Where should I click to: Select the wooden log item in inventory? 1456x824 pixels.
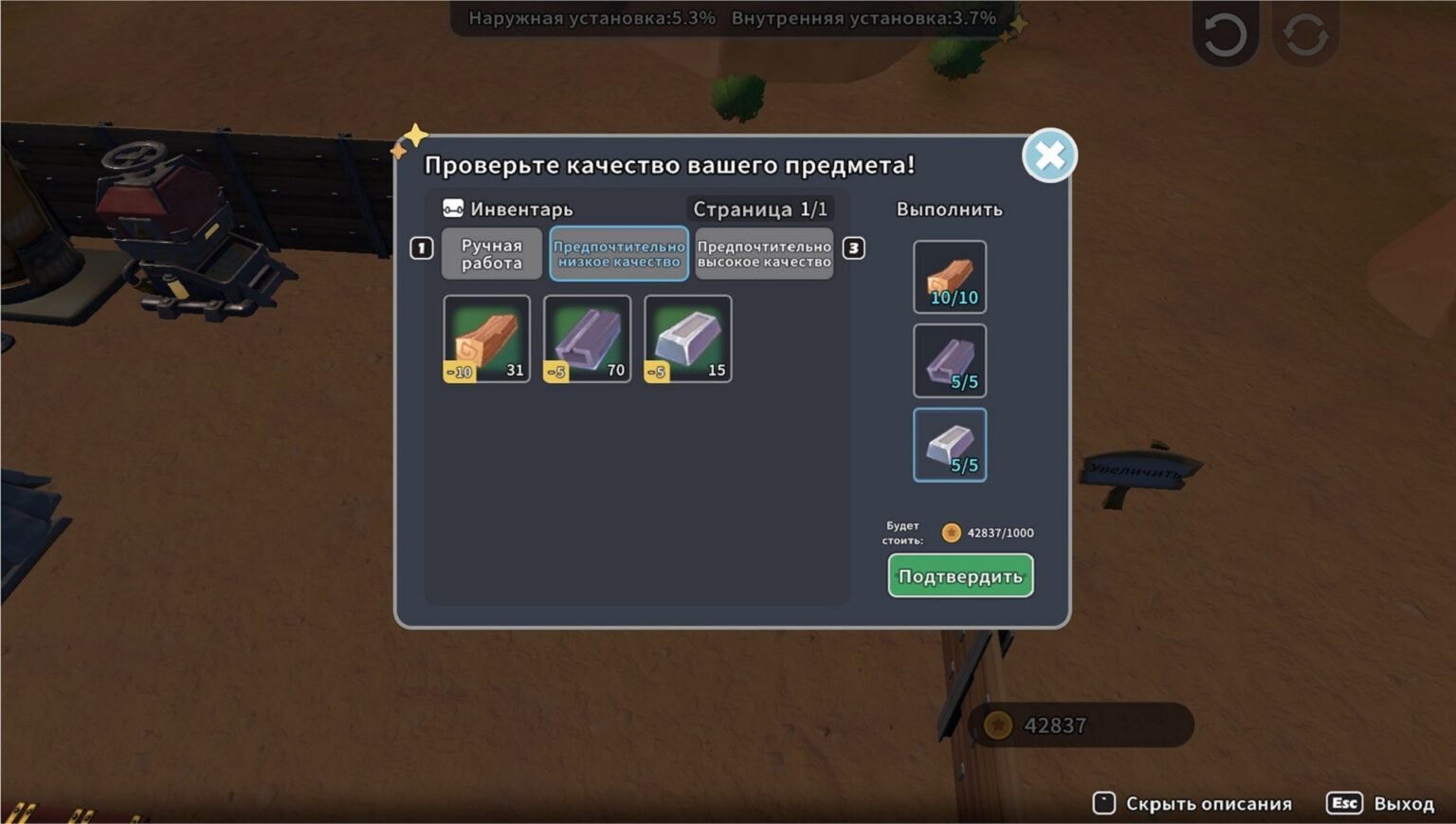tap(486, 339)
